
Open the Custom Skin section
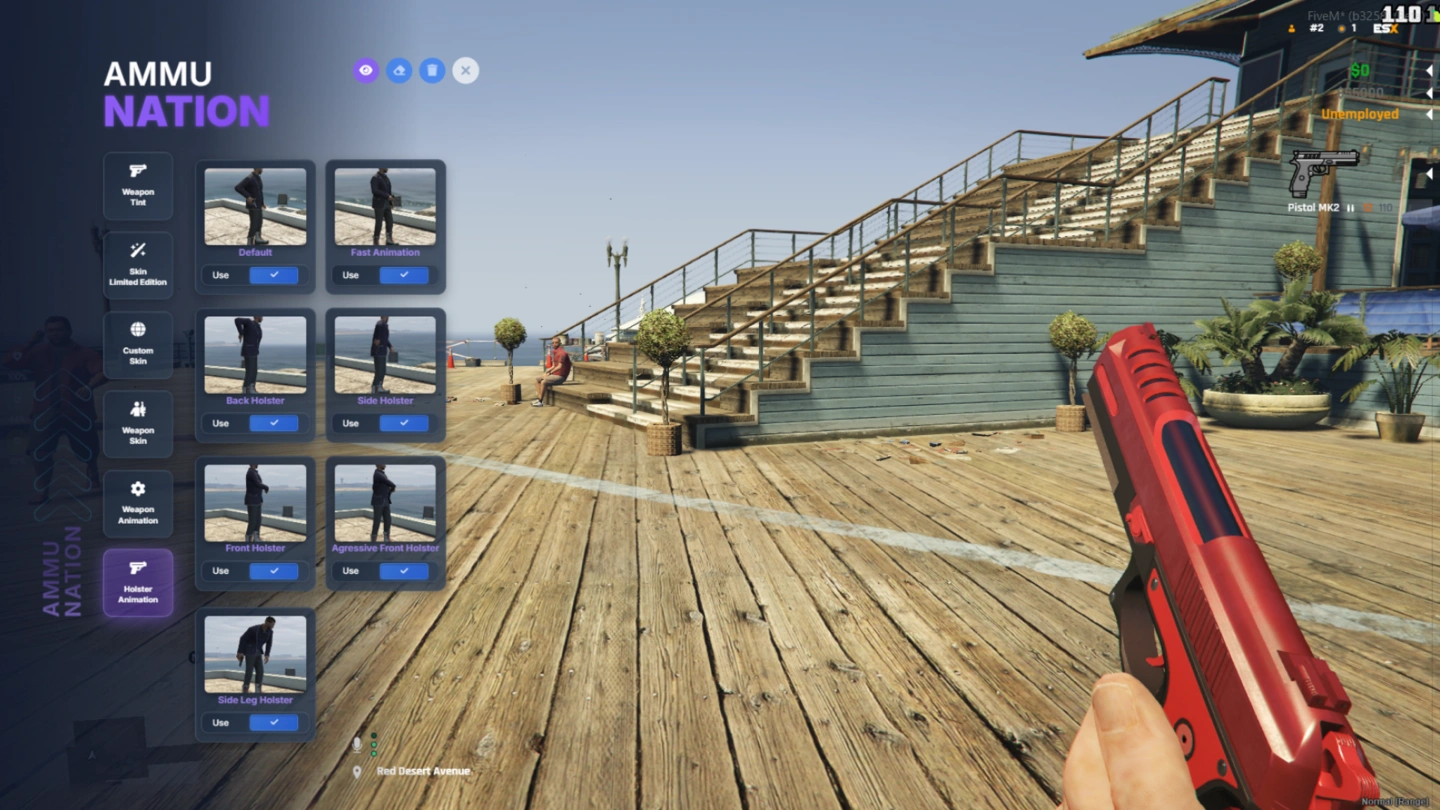(138, 344)
